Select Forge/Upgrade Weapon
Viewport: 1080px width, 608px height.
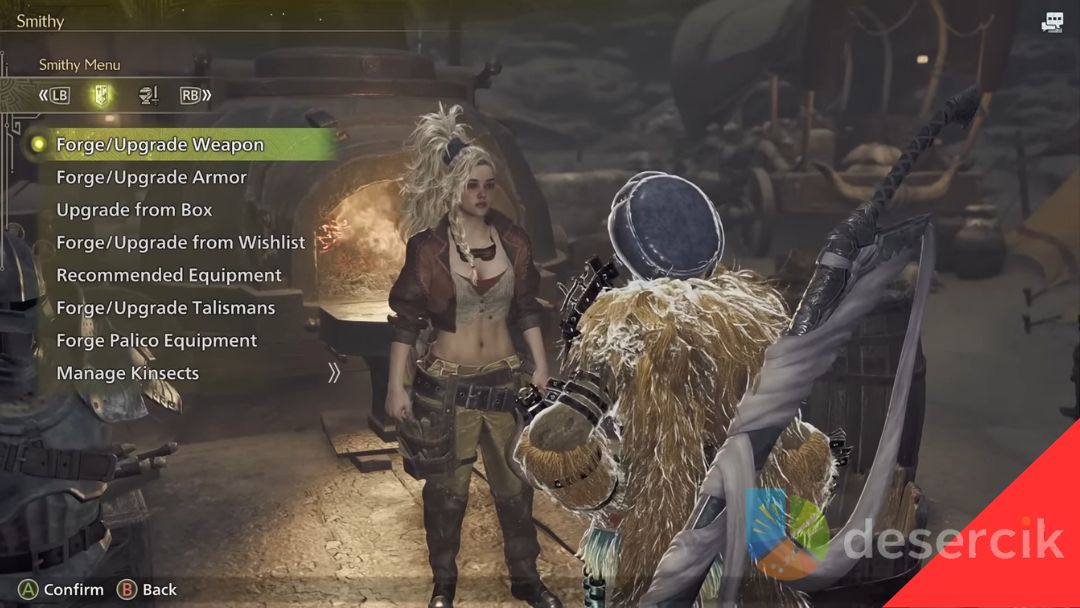coord(160,145)
